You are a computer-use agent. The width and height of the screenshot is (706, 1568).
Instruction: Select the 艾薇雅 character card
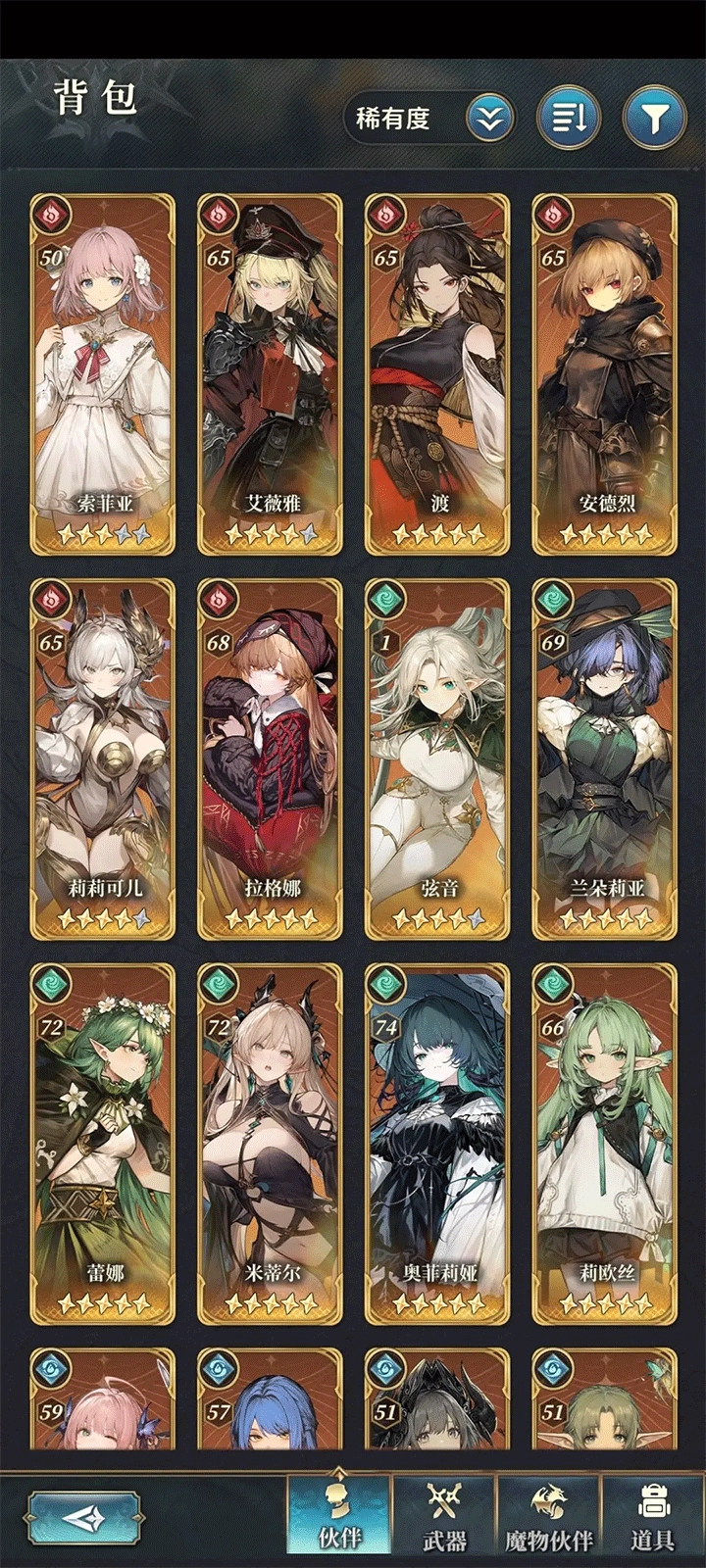point(271,372)
